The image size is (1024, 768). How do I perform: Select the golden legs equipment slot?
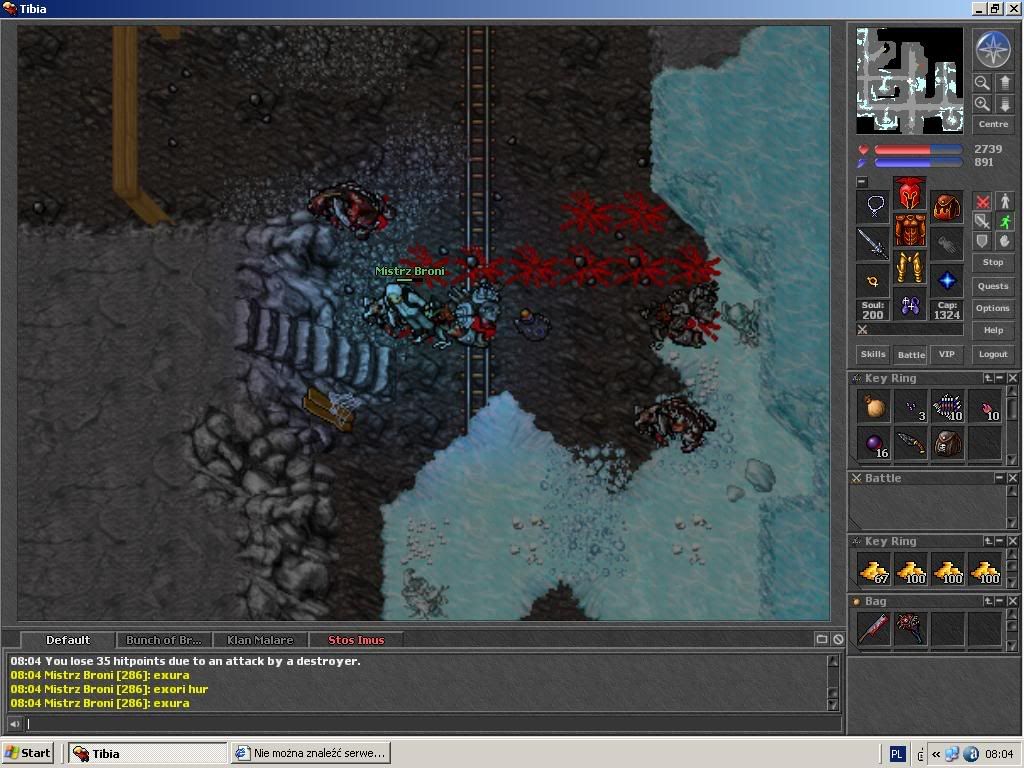tap(909, 268)
